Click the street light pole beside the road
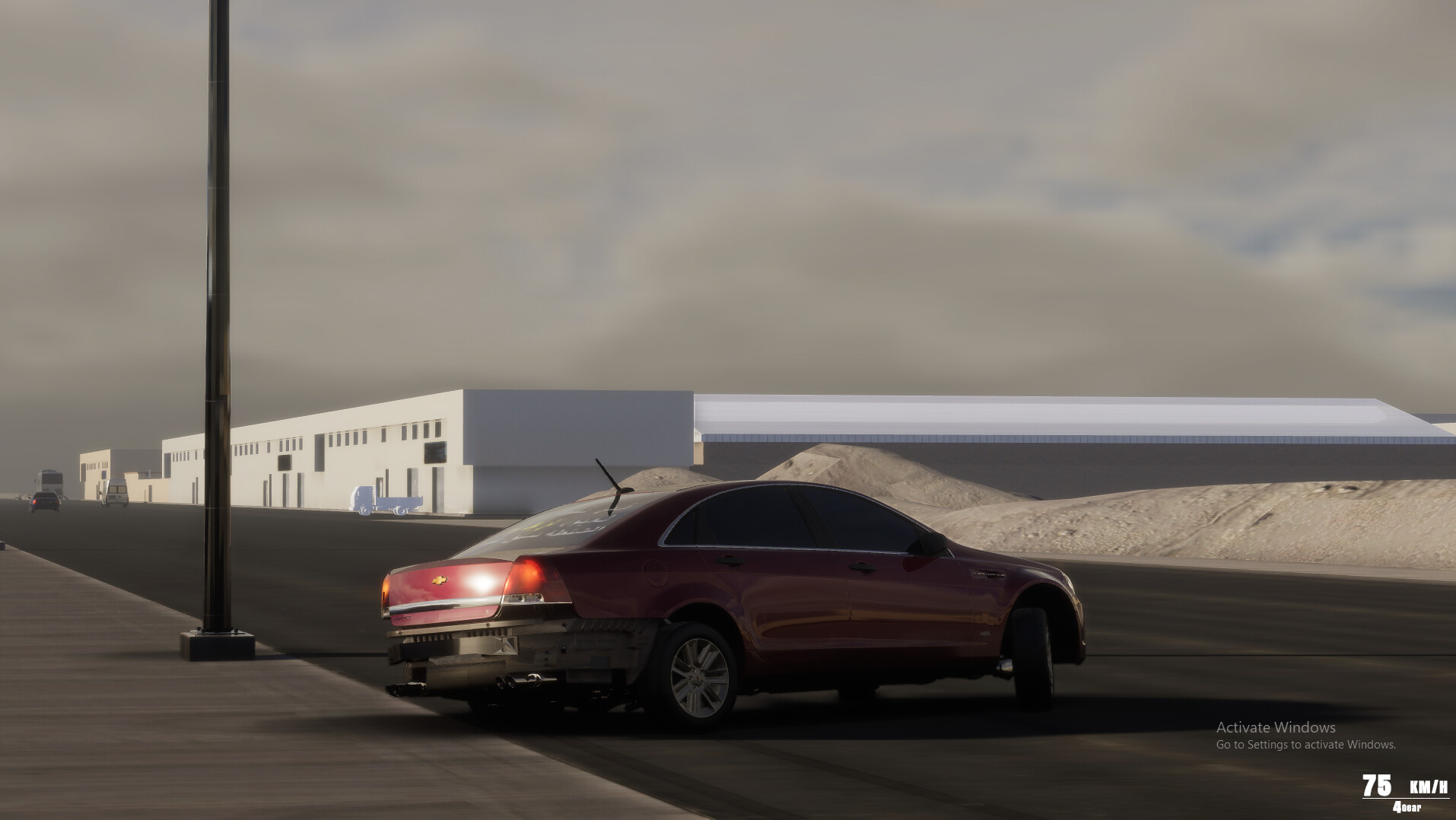 [x=214, y=342]
